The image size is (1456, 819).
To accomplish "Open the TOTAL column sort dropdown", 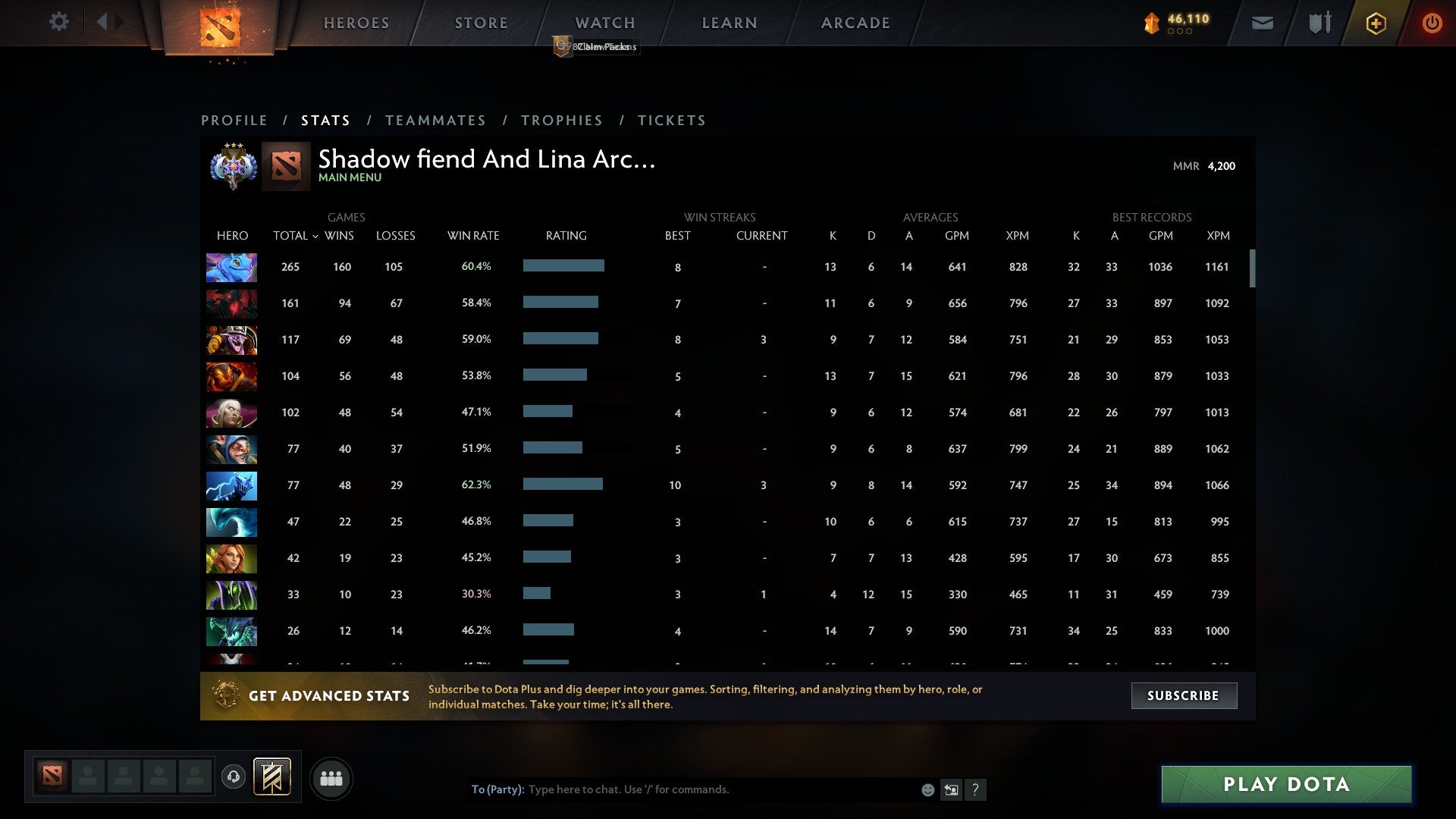I will (x=295, y=236).
